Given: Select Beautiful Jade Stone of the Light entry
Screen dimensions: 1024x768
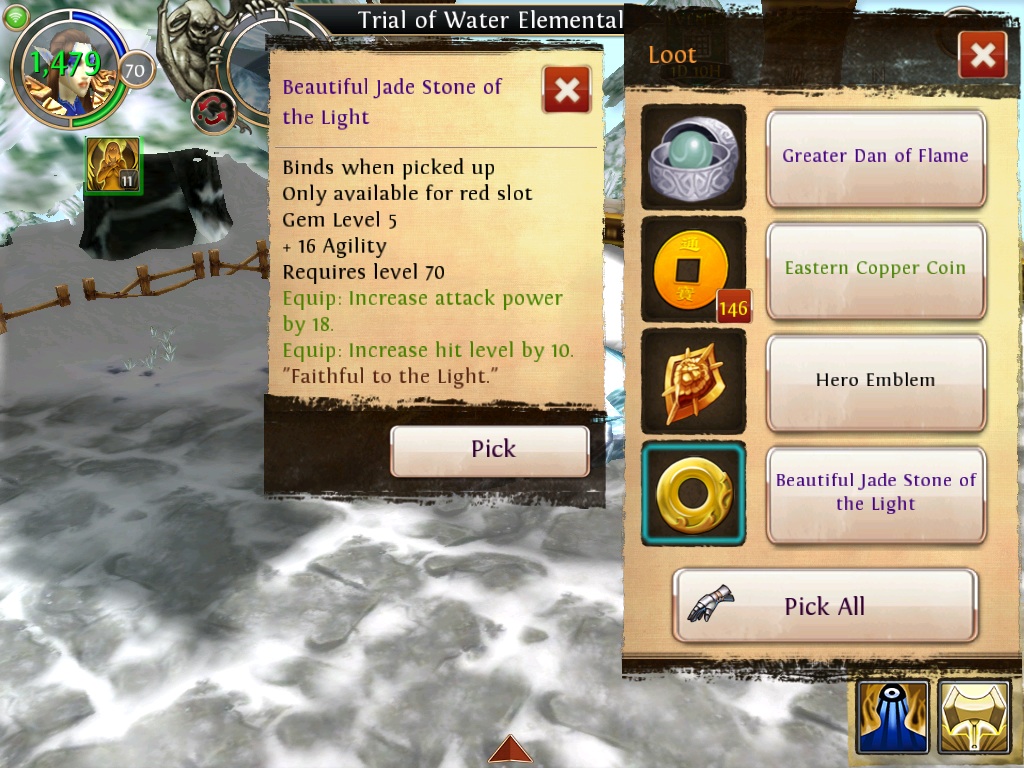Looking at the screenshot, I should tap(875, 493).
